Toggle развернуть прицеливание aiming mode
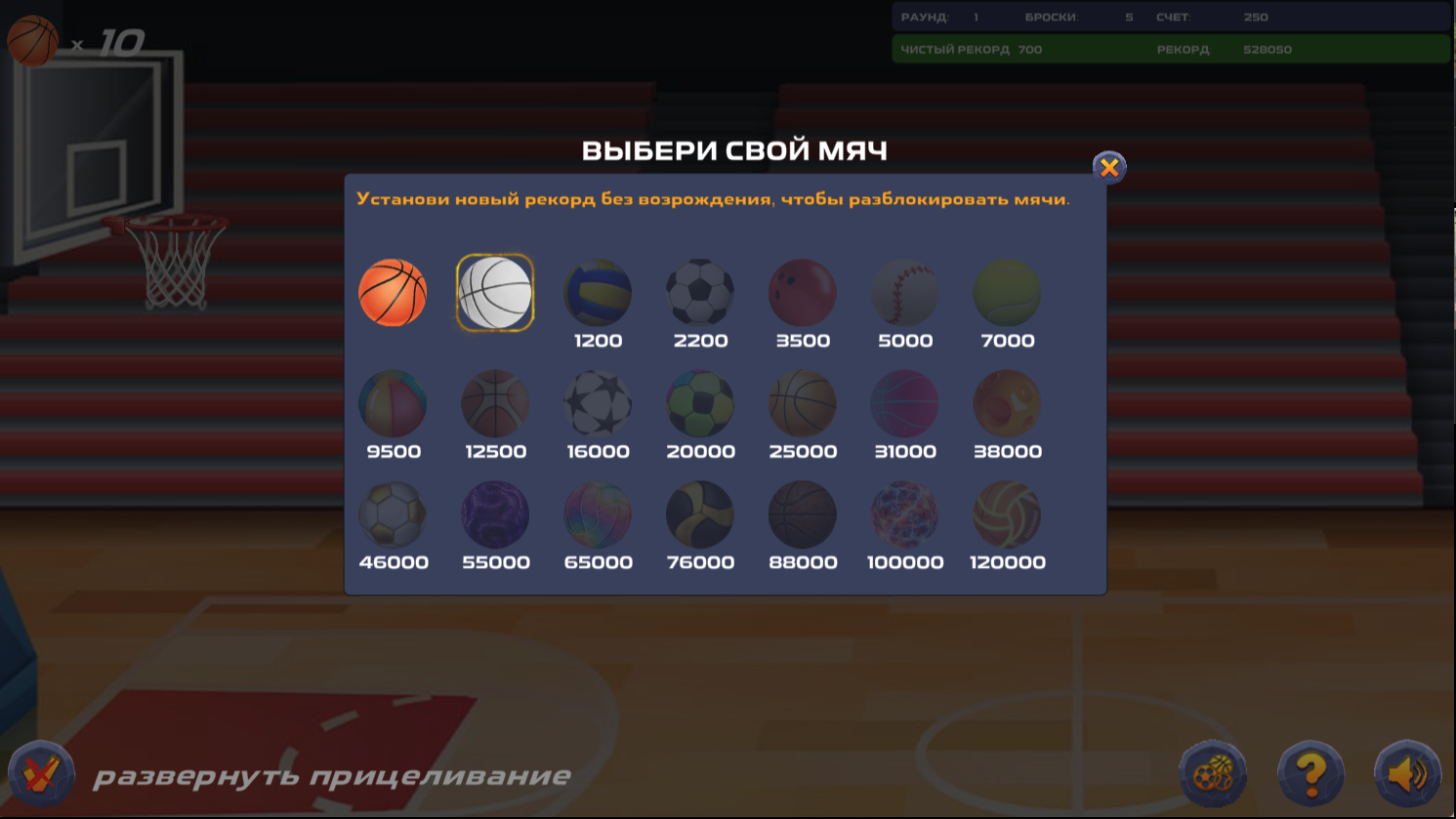Image resolution: width=1456 pixels, height=819 pixels. pyautogui.click(x=332, y=774)
